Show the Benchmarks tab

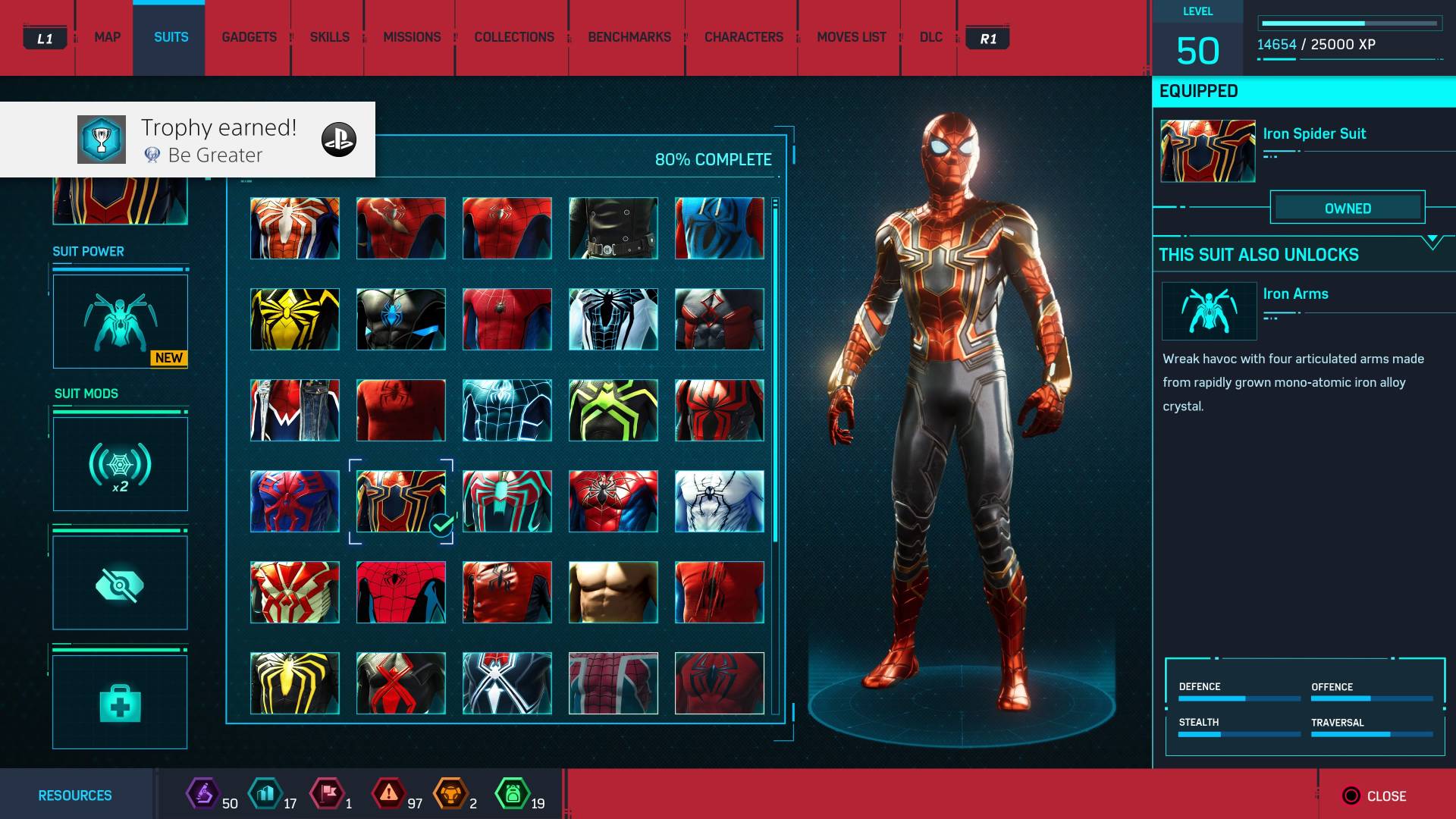point(629,37)
